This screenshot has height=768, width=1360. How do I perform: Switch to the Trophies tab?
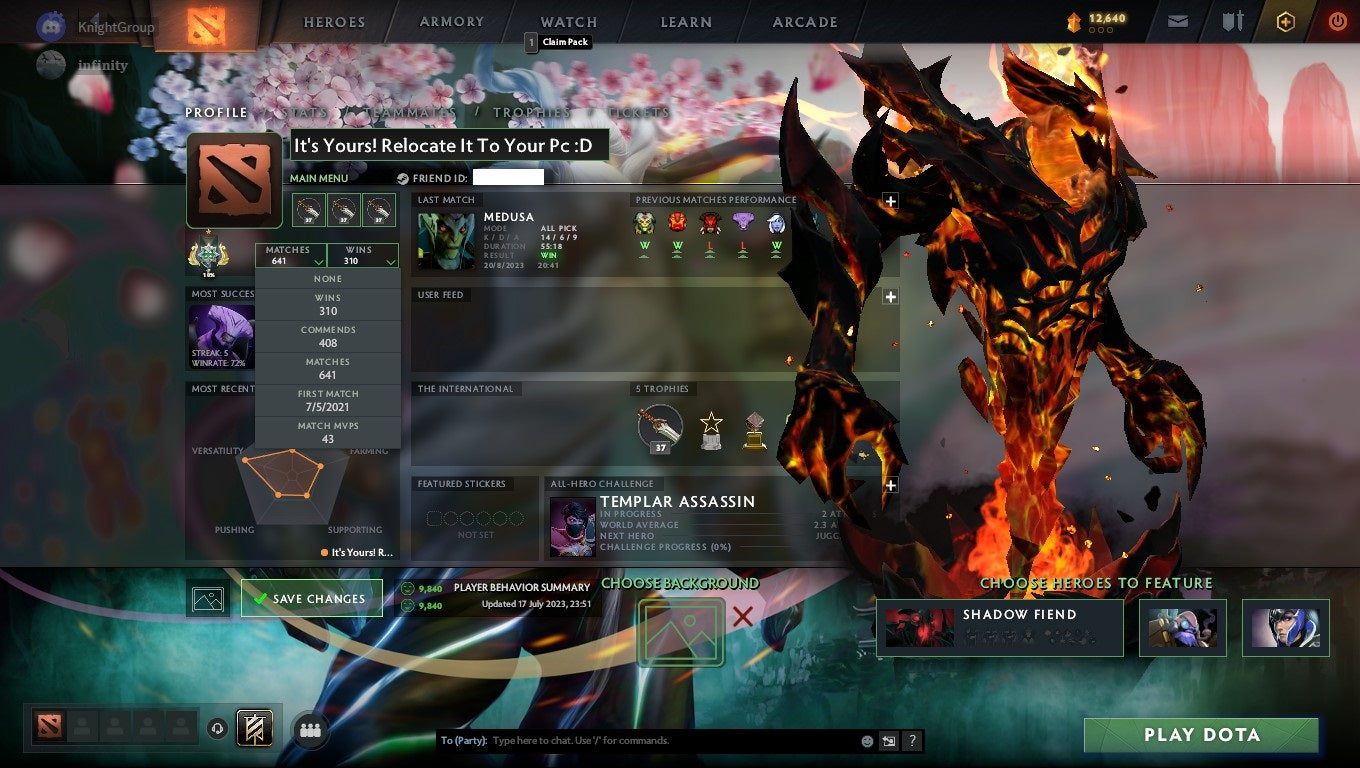point(533,112)
